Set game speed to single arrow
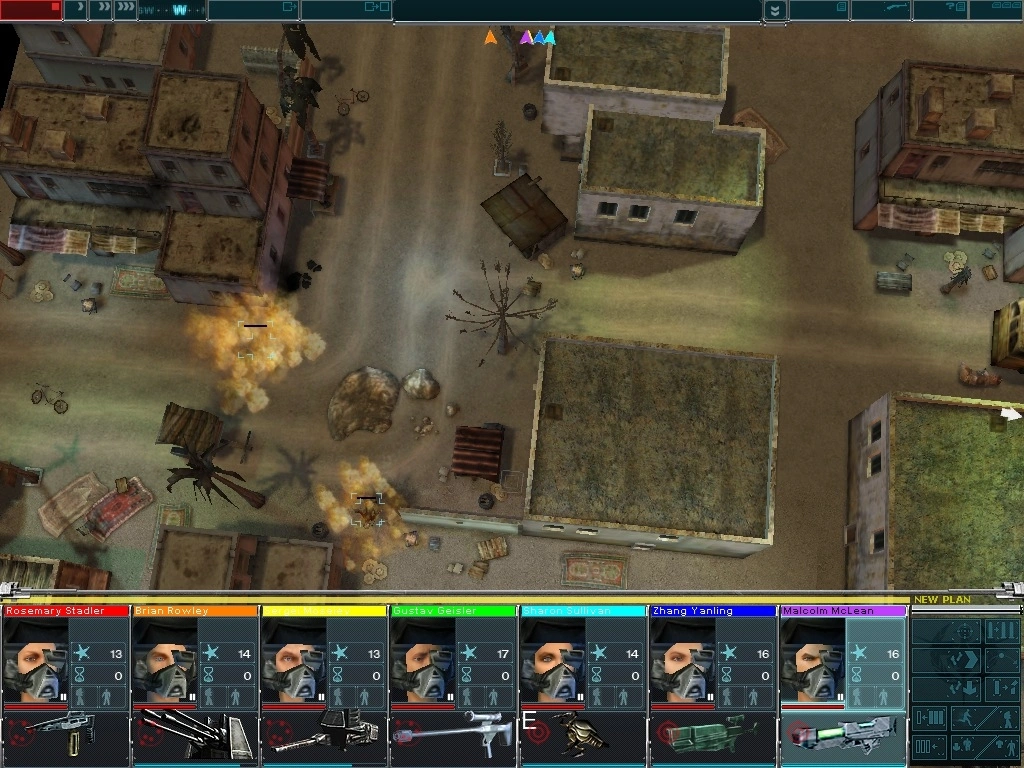The height and width of the screenshot is (768, 1024). coord(78,10)
